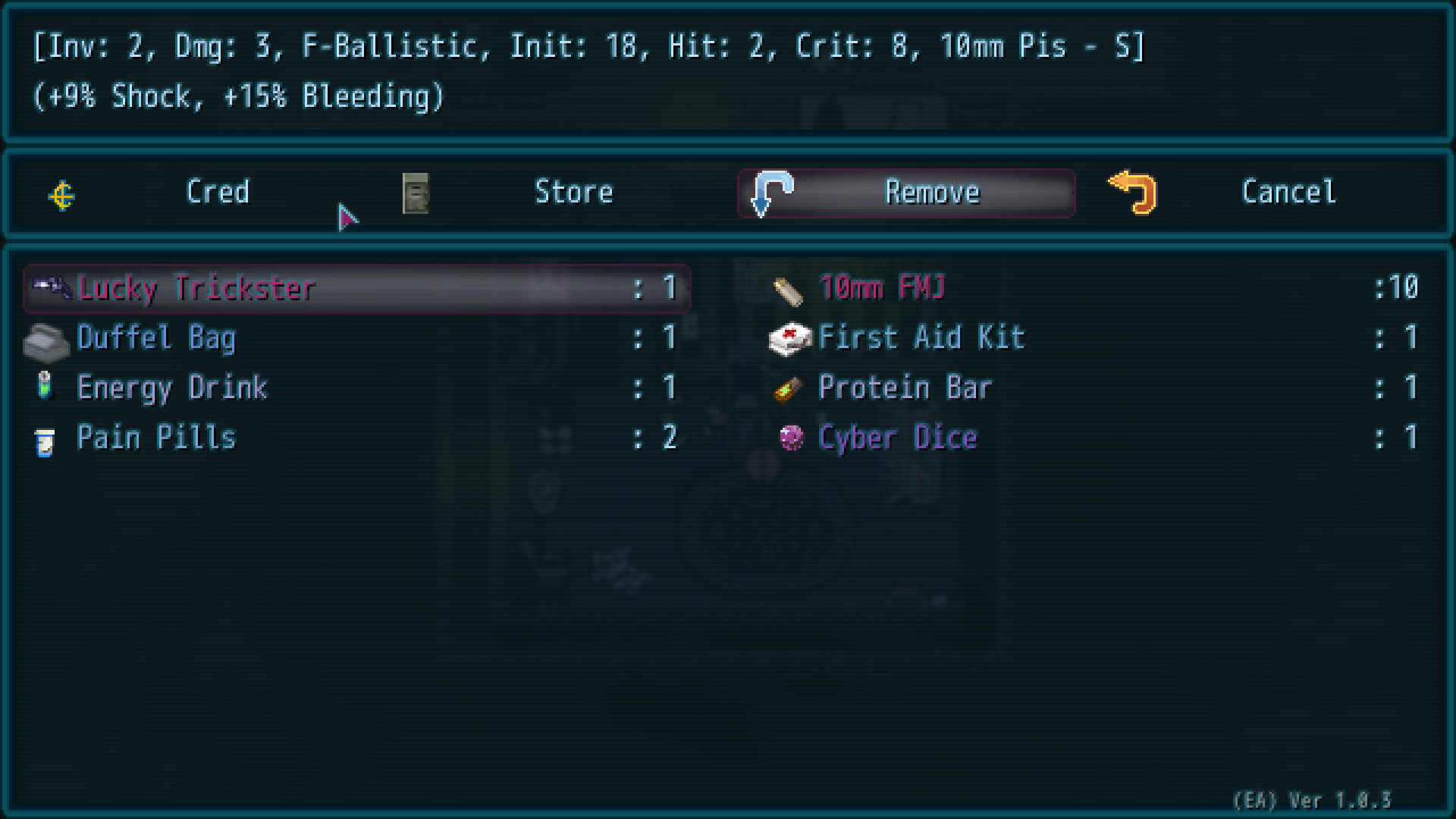Choose Cancel to exit the screen
The image size is (1456, 819).
(1288, 193)
